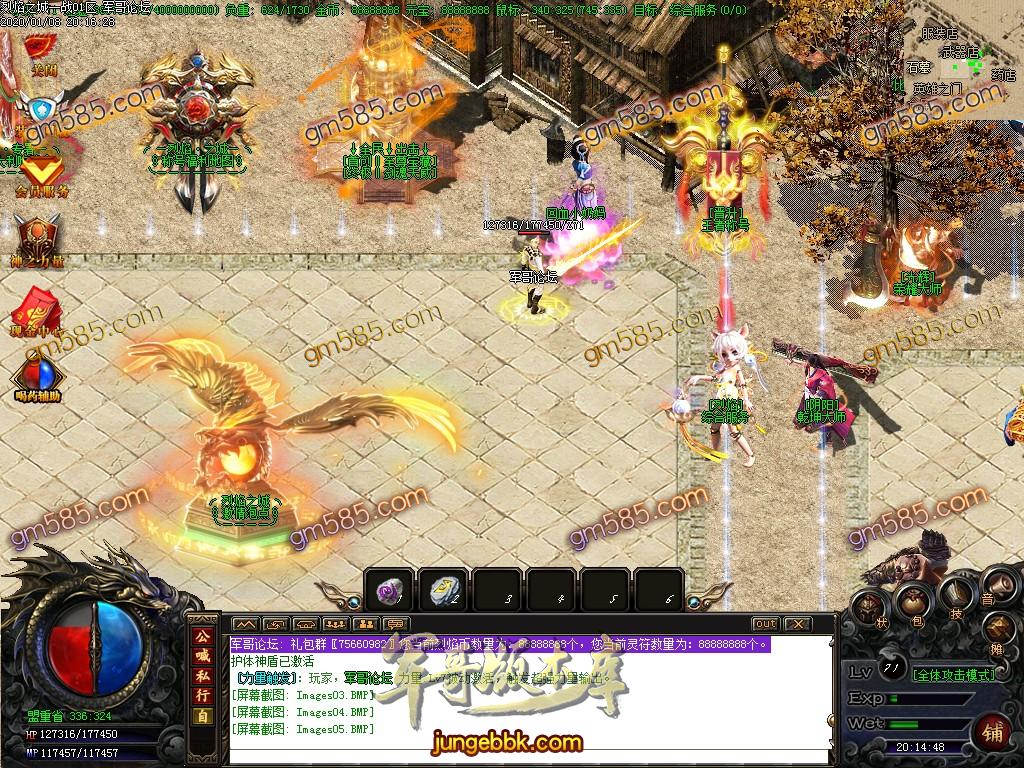Close the chat panel with the X button
1024x768 pixels.
[797, 624]
